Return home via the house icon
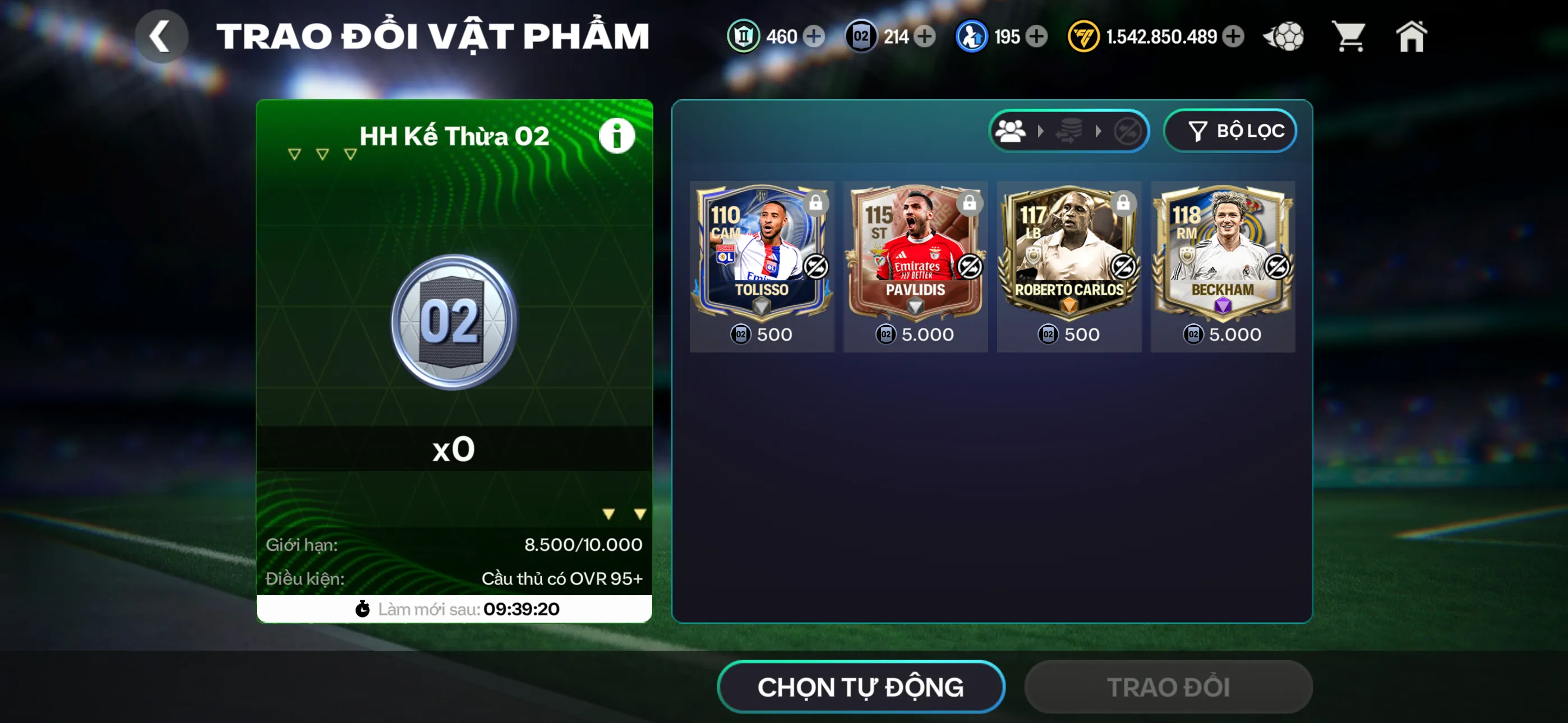Image resolution: width=1568 pixels, height=723 pixels. (x=1412, y=36)
